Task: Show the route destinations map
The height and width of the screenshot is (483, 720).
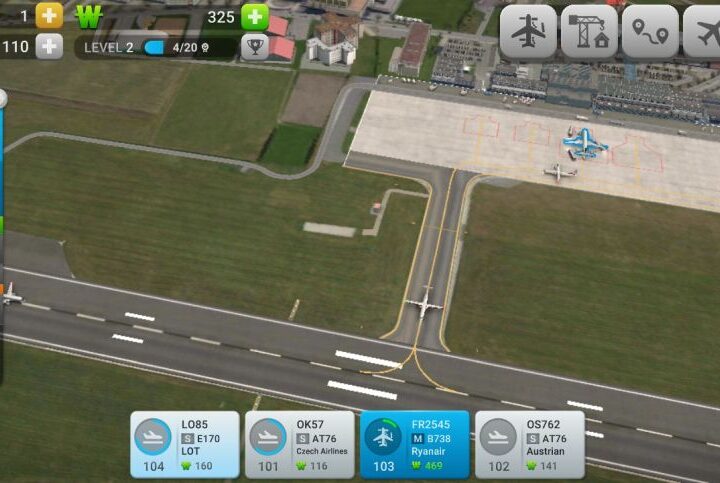Action: [x=650, y=32]
